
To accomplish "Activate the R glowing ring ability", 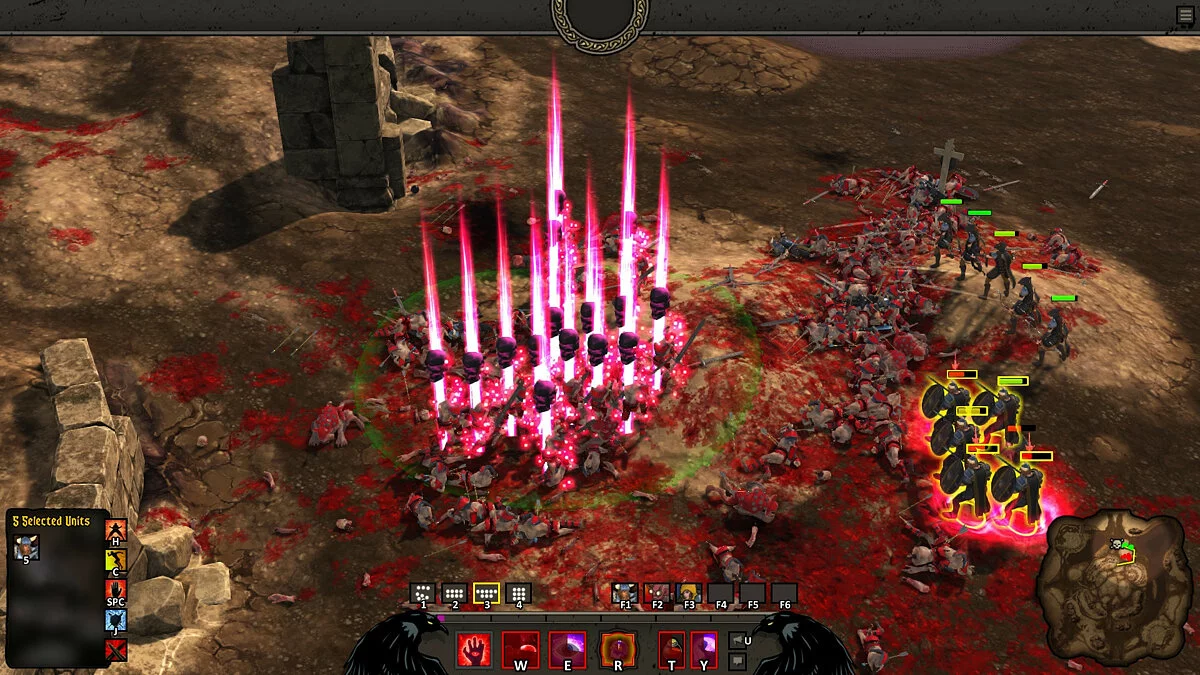I will point(618,649).
